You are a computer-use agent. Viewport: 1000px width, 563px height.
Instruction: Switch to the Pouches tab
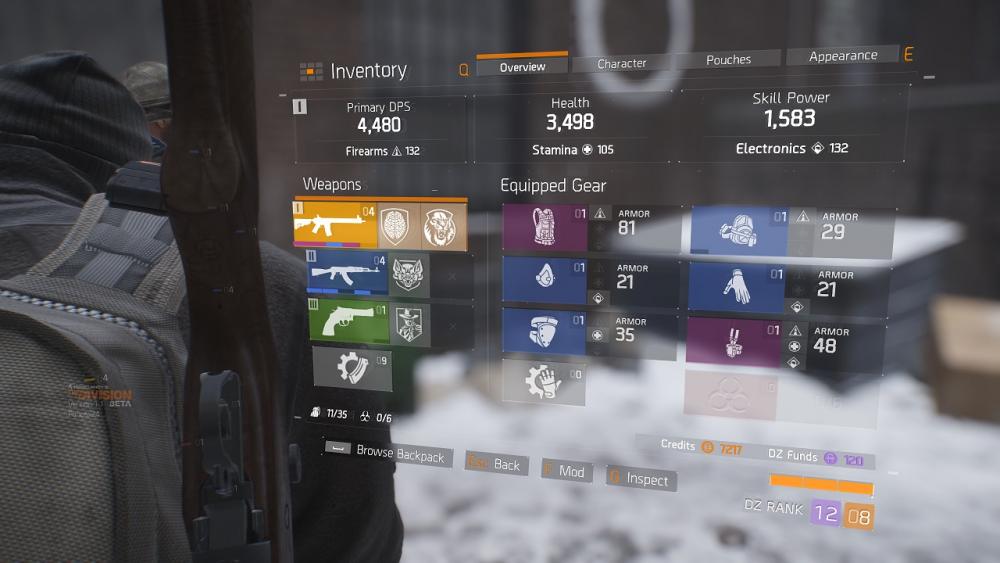pyautogui.click(x=728, y=60)
